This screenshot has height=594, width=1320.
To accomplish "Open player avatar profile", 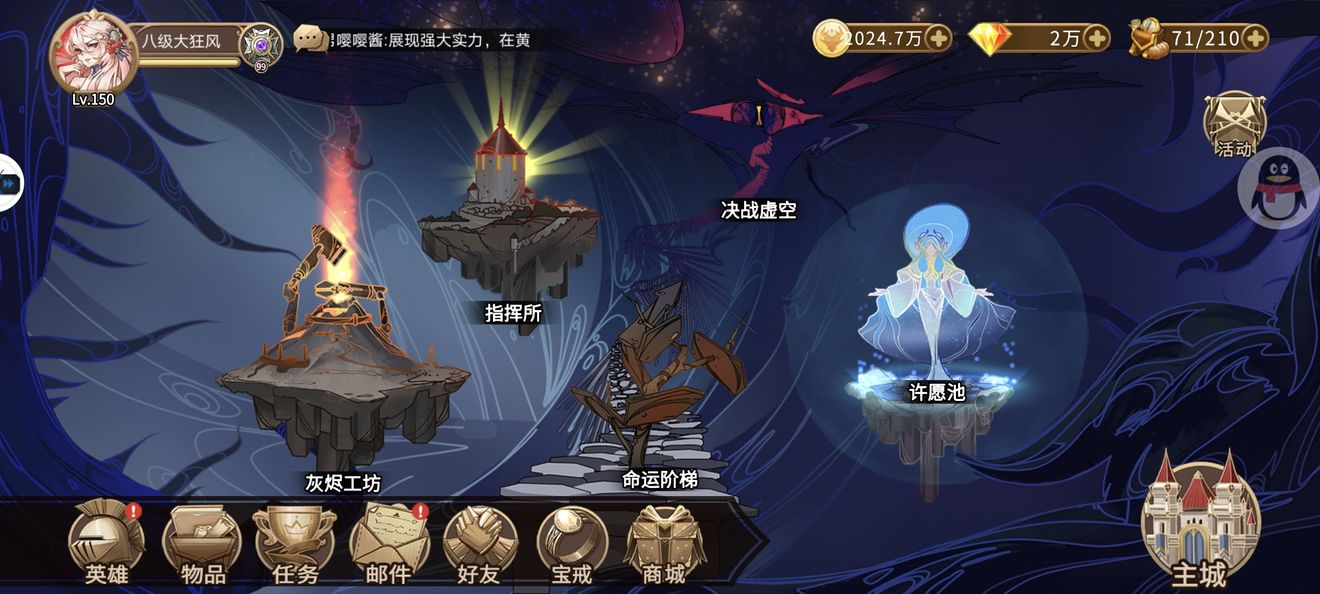I will click(88, 55).
